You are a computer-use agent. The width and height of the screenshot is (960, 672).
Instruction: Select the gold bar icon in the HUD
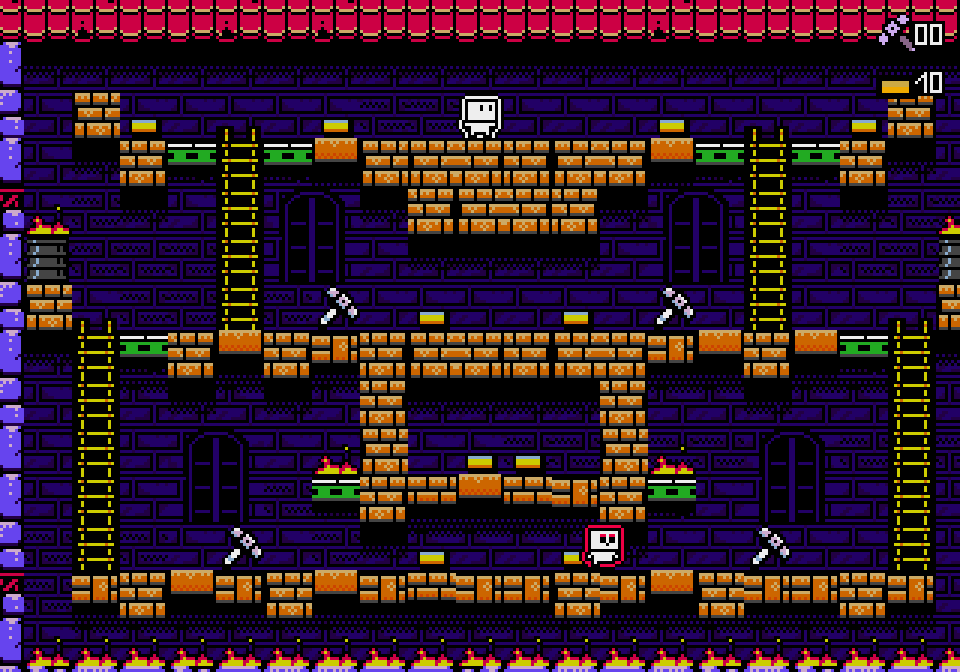(895, 87)
